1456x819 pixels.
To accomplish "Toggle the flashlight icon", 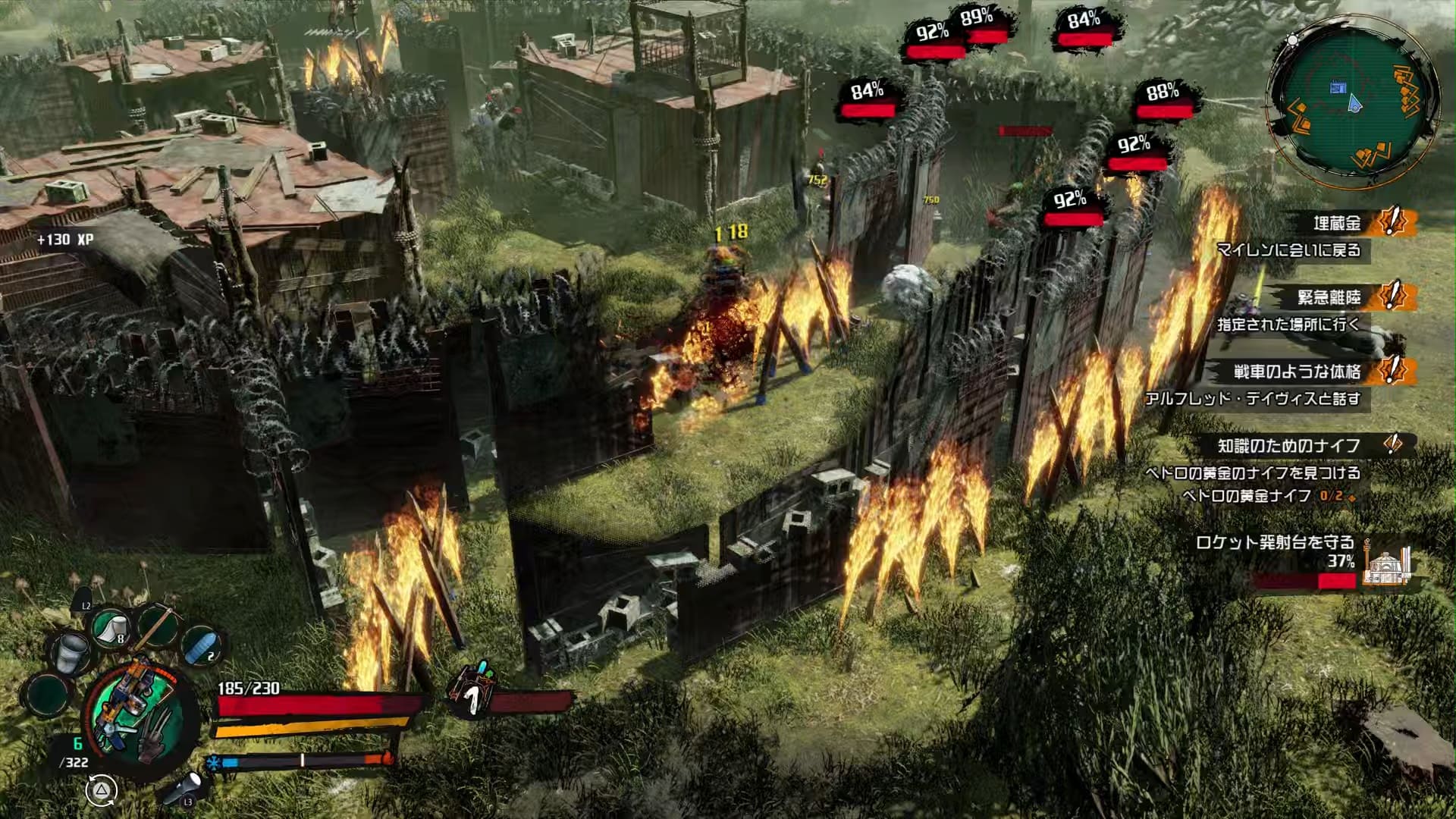I will point(184,786).
